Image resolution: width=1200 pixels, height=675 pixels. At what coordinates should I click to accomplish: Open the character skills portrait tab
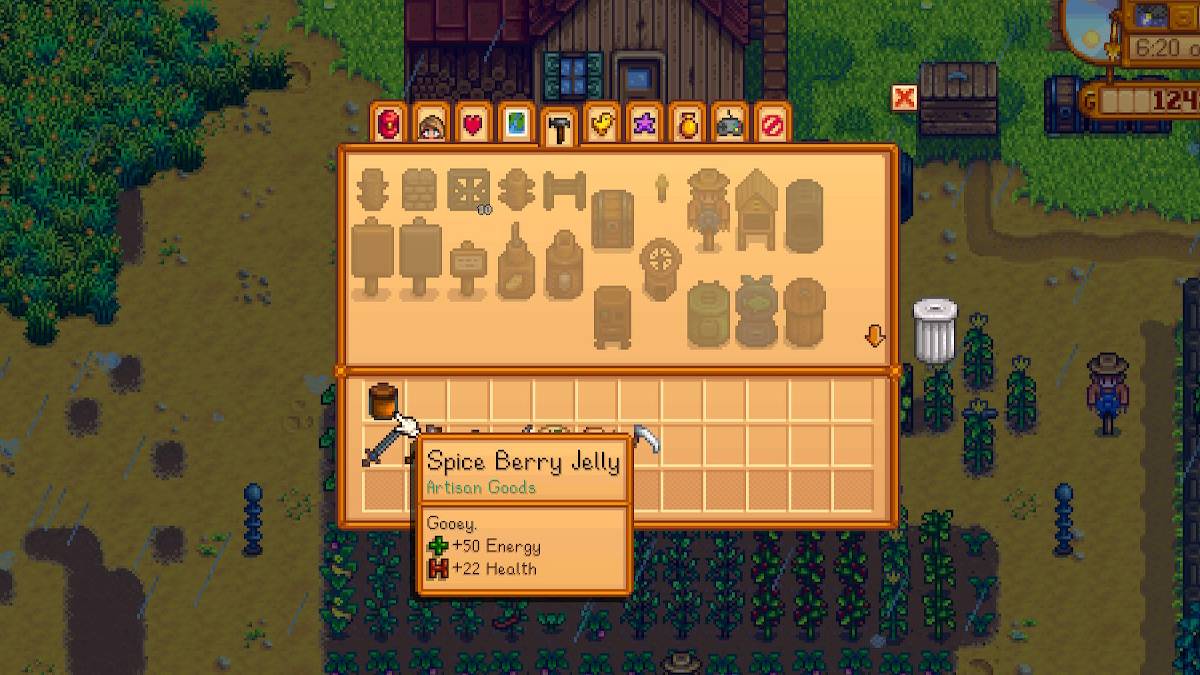coord(432,125)
